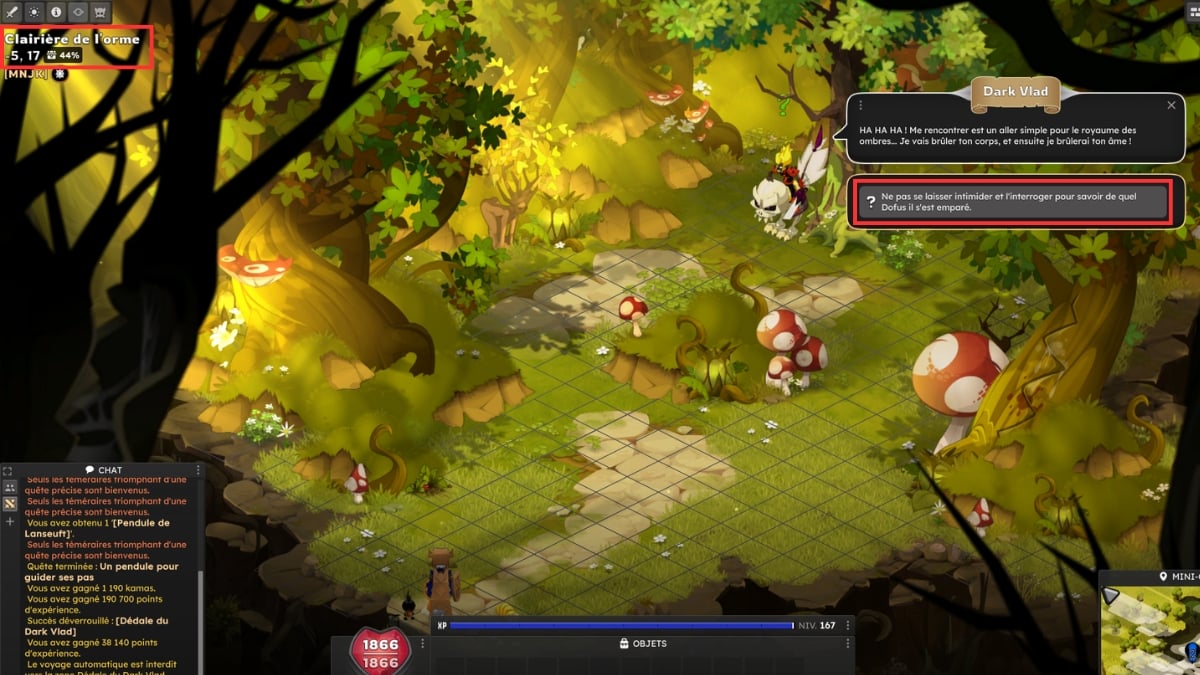Click the monster head icon in the top toolbar

point(100,12)
